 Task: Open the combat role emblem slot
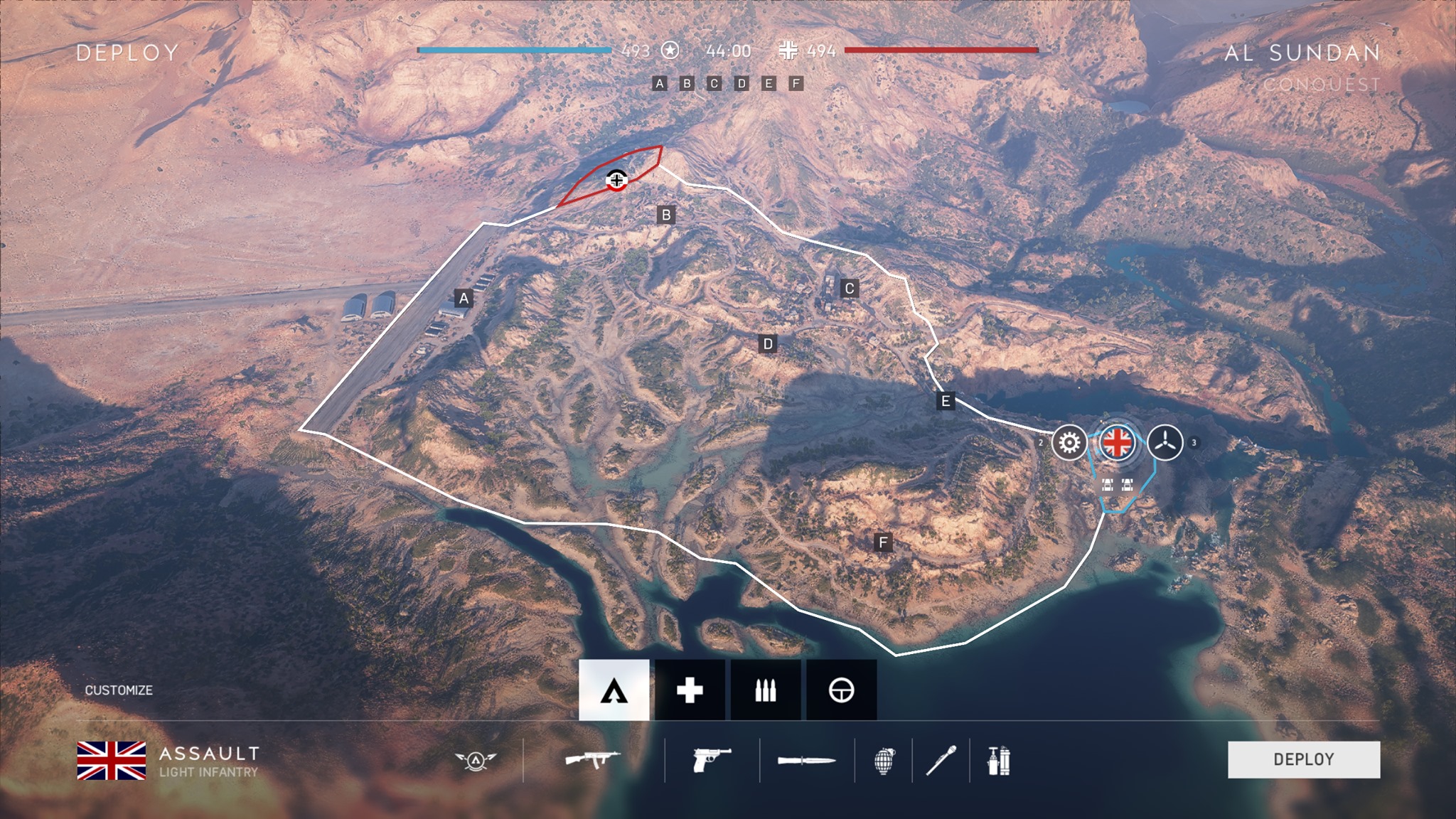point(476,761)
